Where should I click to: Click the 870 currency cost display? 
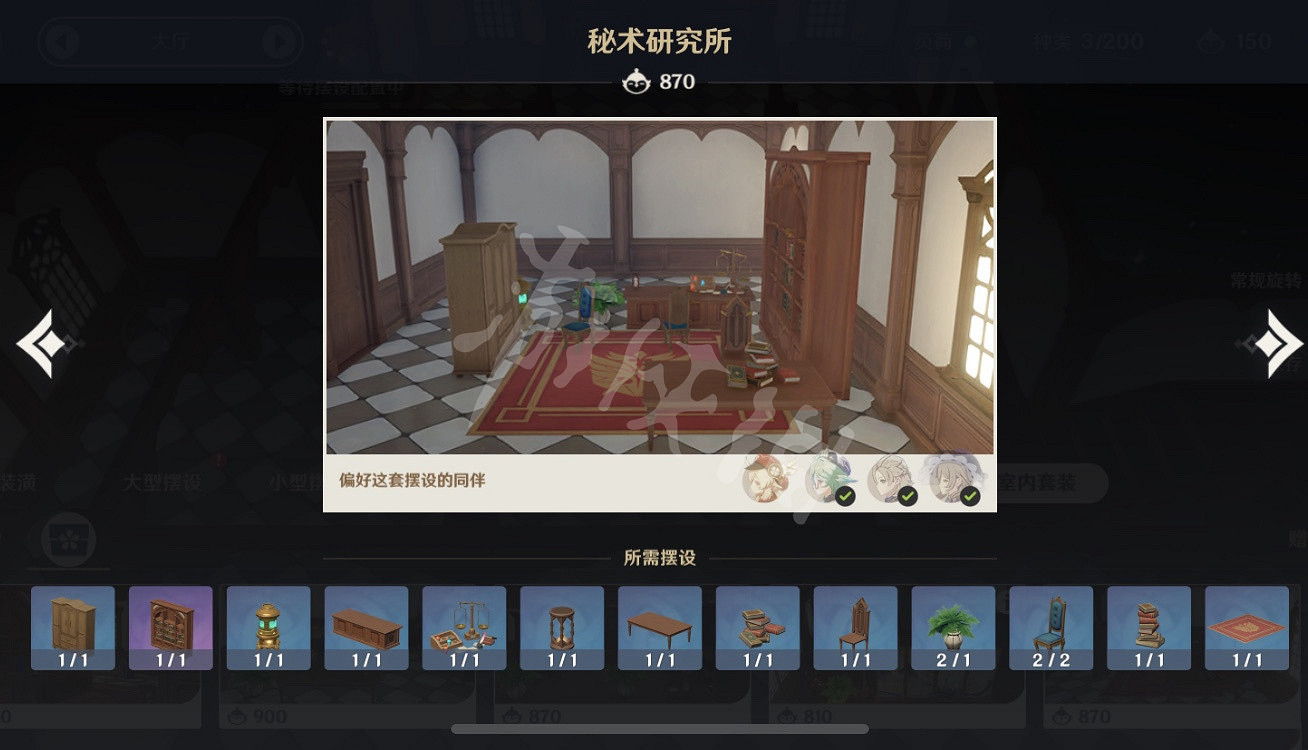click(657, 83)
